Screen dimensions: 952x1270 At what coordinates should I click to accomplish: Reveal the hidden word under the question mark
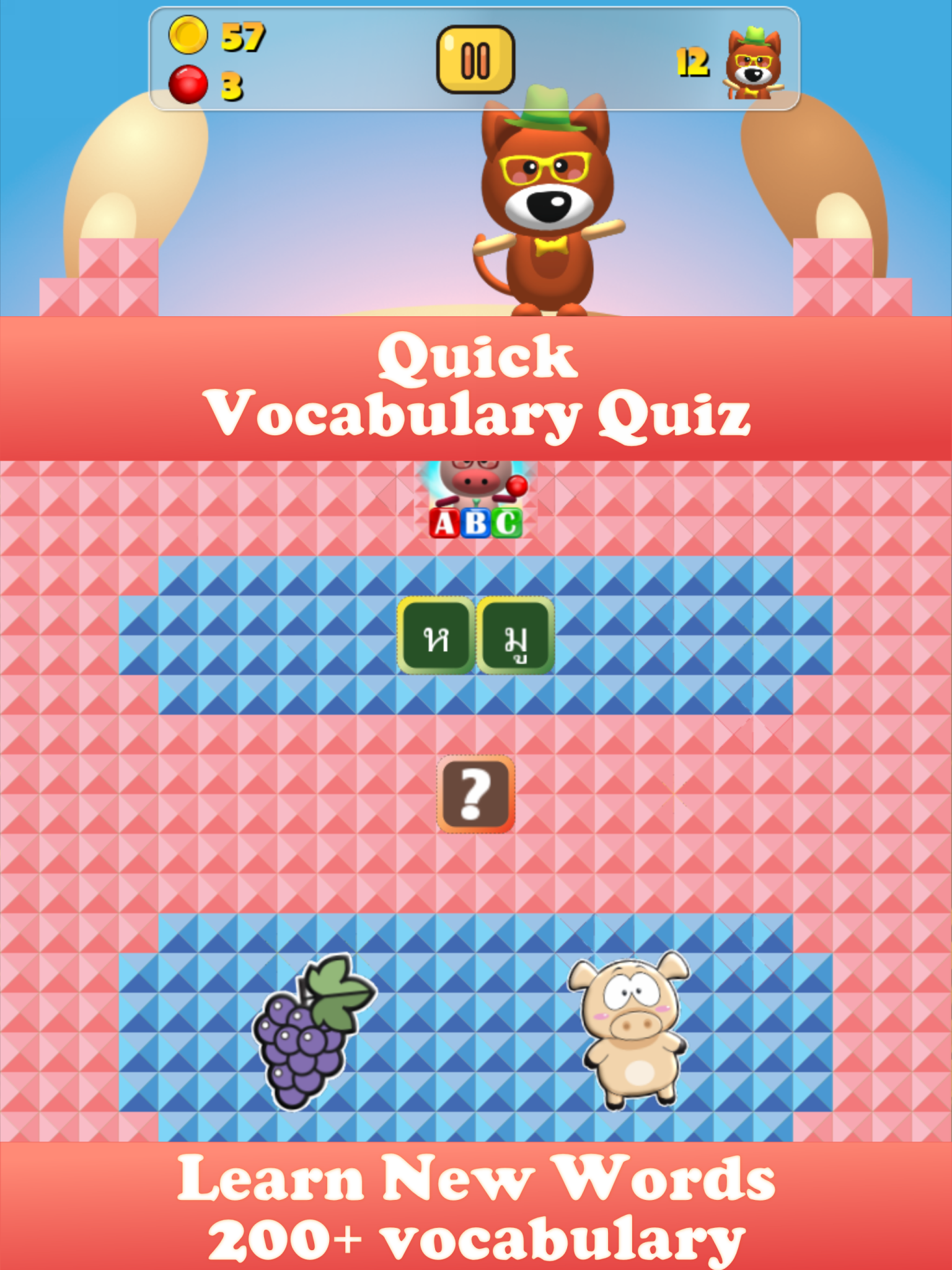(x=476, y=794)
